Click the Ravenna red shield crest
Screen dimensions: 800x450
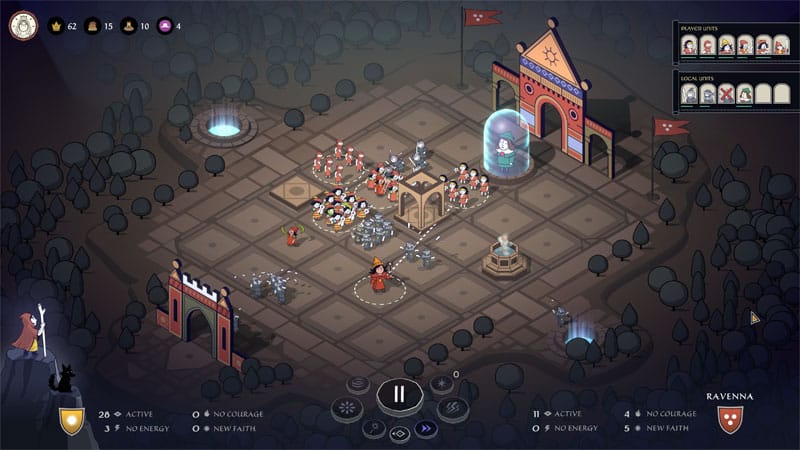(731, 419)
